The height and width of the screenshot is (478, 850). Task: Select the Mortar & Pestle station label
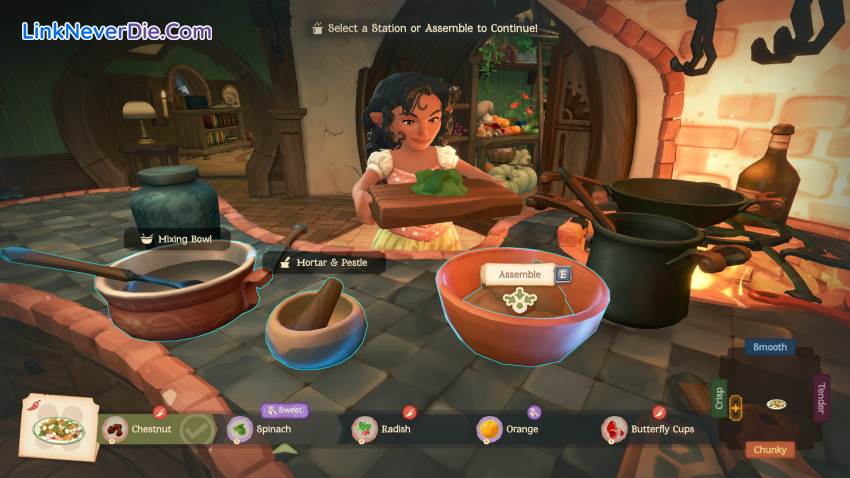323,263
